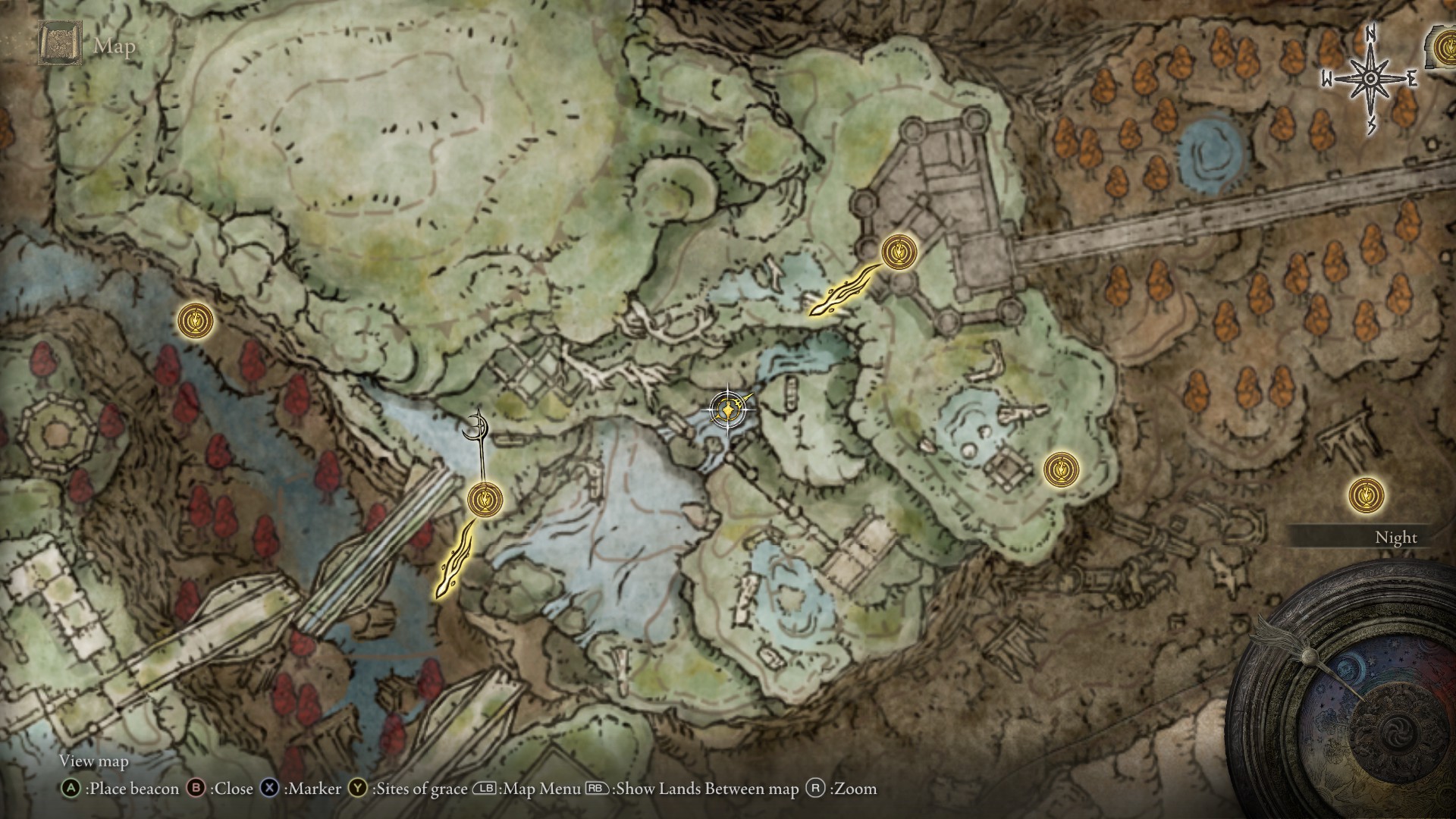
Task: Select the site of grace beside the stone fort
Action: coord(899,251)
